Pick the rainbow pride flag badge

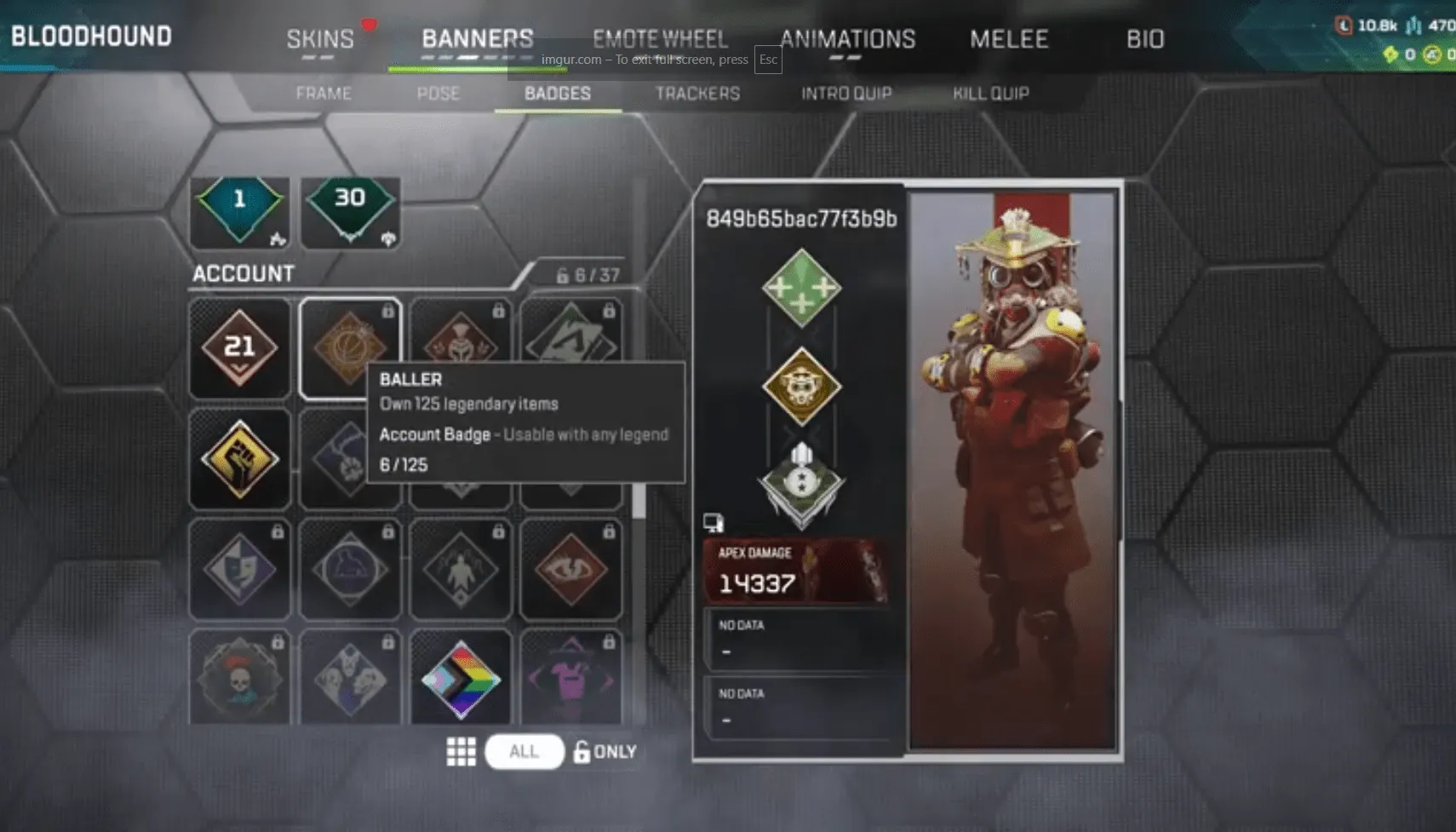coord(461,679)
